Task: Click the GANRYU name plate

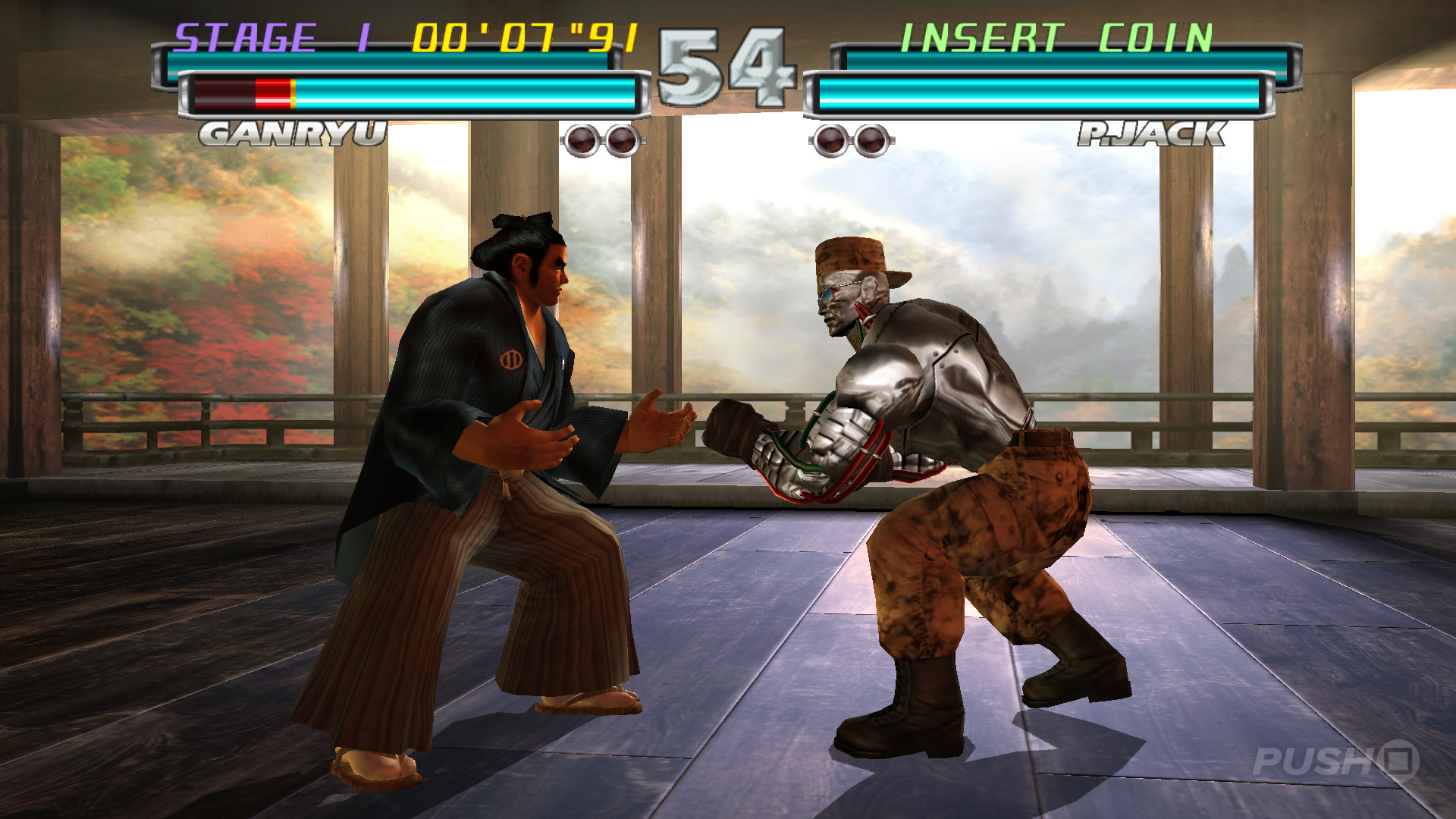Action: click(x=292, y=133)
